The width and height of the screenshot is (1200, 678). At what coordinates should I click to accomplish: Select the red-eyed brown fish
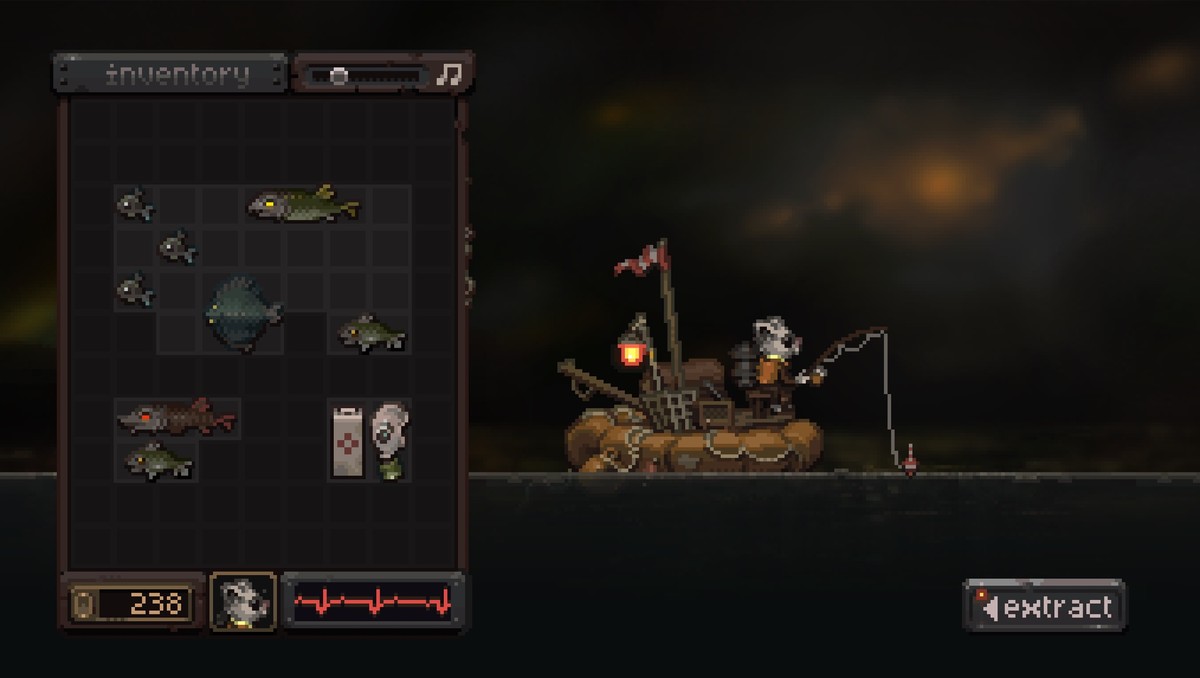click(x=175, y=416)
